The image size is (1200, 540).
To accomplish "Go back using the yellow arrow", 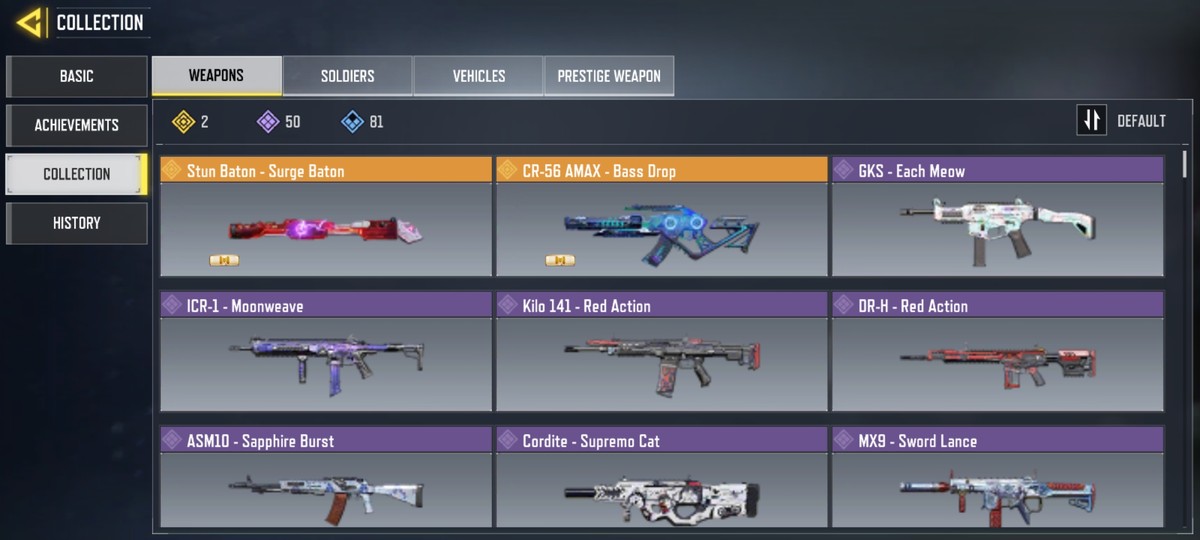I will click(29, 22).
